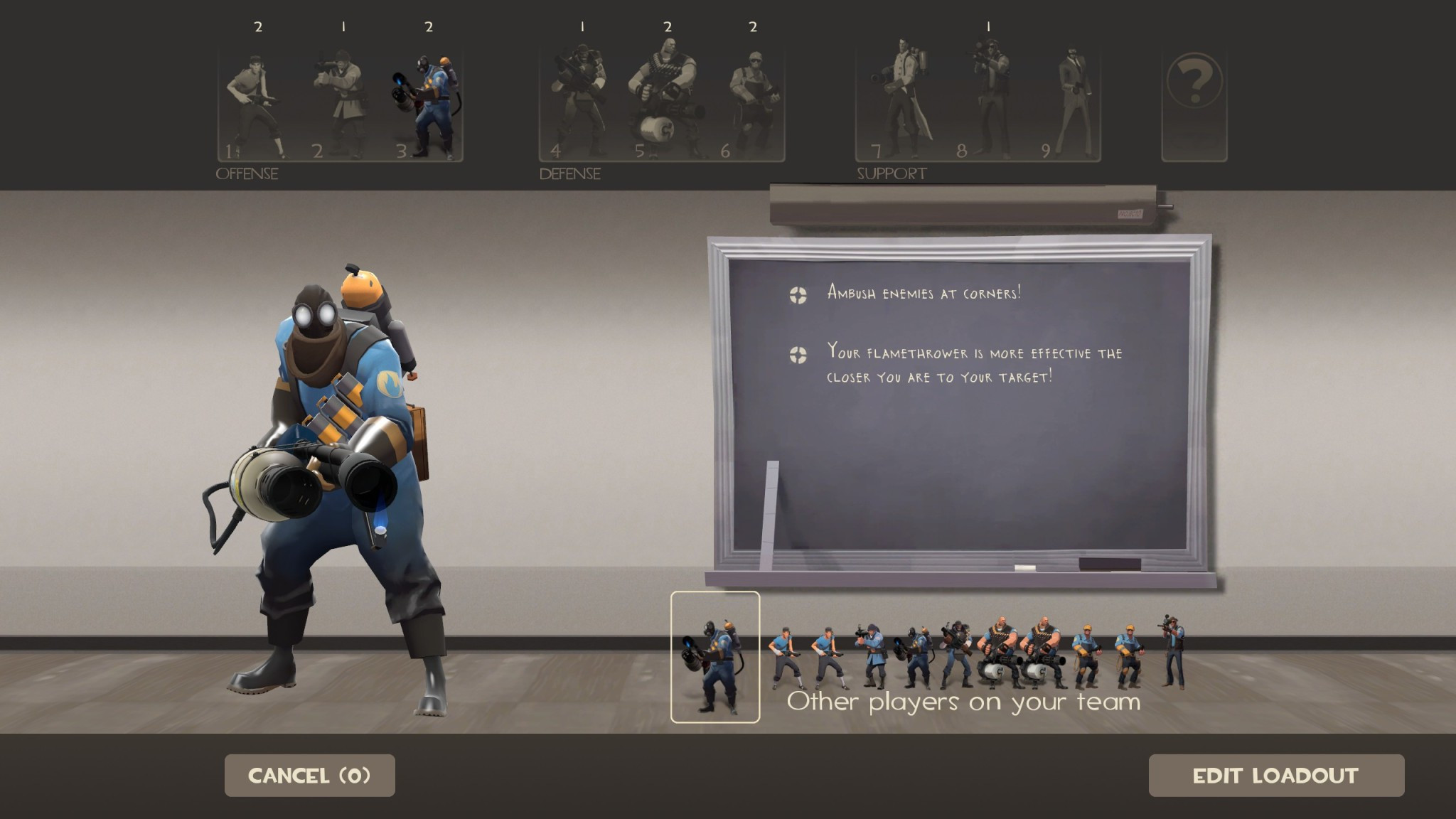Click the large Pyro character model
This screenshot has height=819, width=1456.
point(334,462)
